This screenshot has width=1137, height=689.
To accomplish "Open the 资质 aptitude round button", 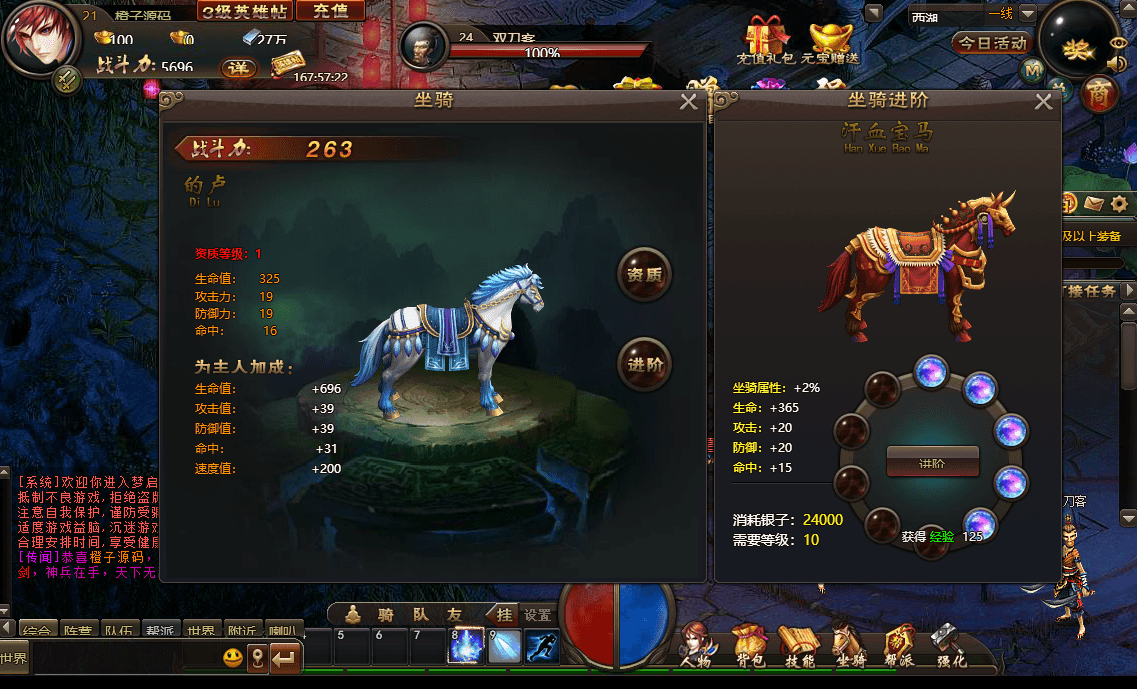I will [x=644, y=275].
